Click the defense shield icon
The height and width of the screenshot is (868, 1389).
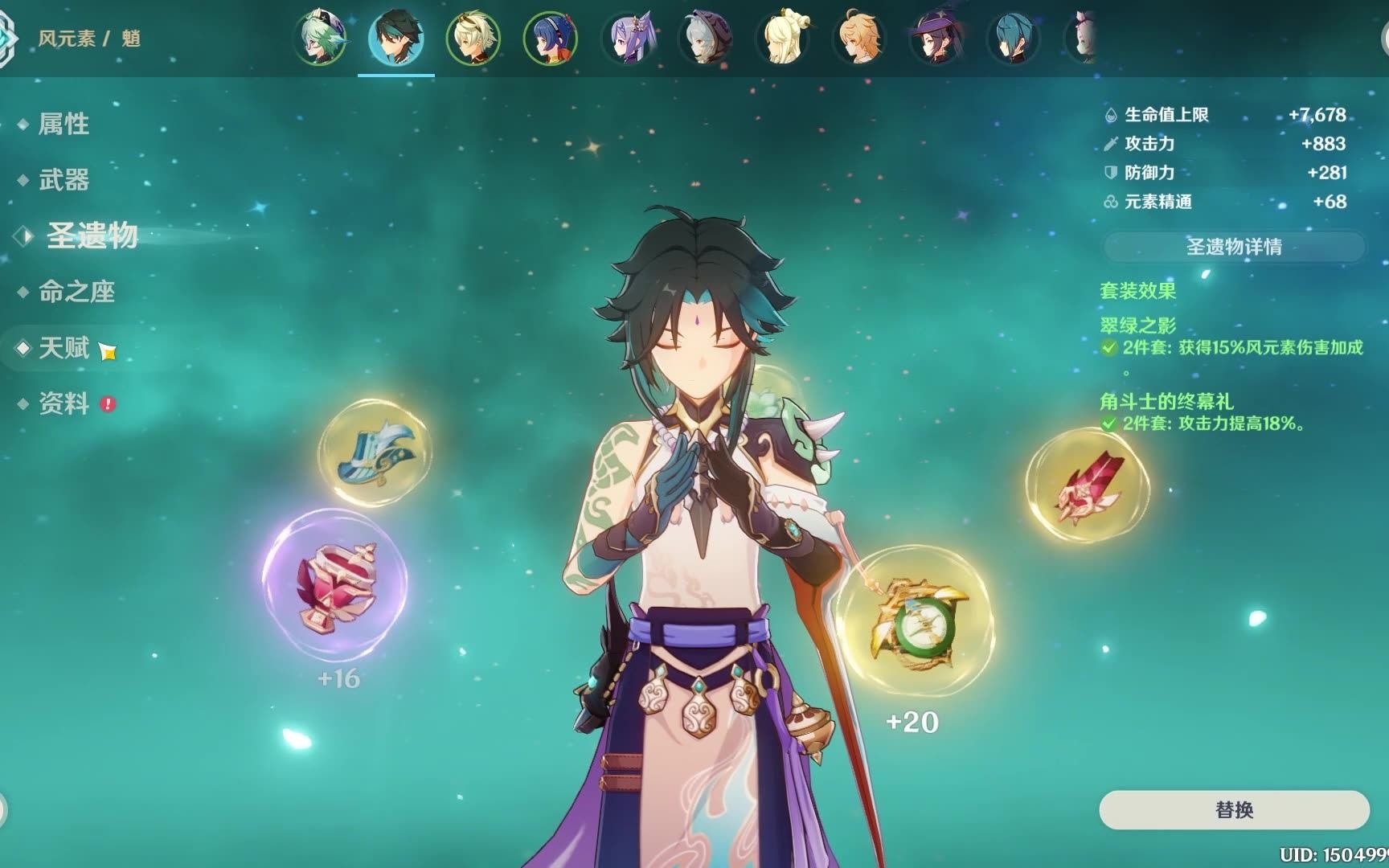coord(1112,173)
